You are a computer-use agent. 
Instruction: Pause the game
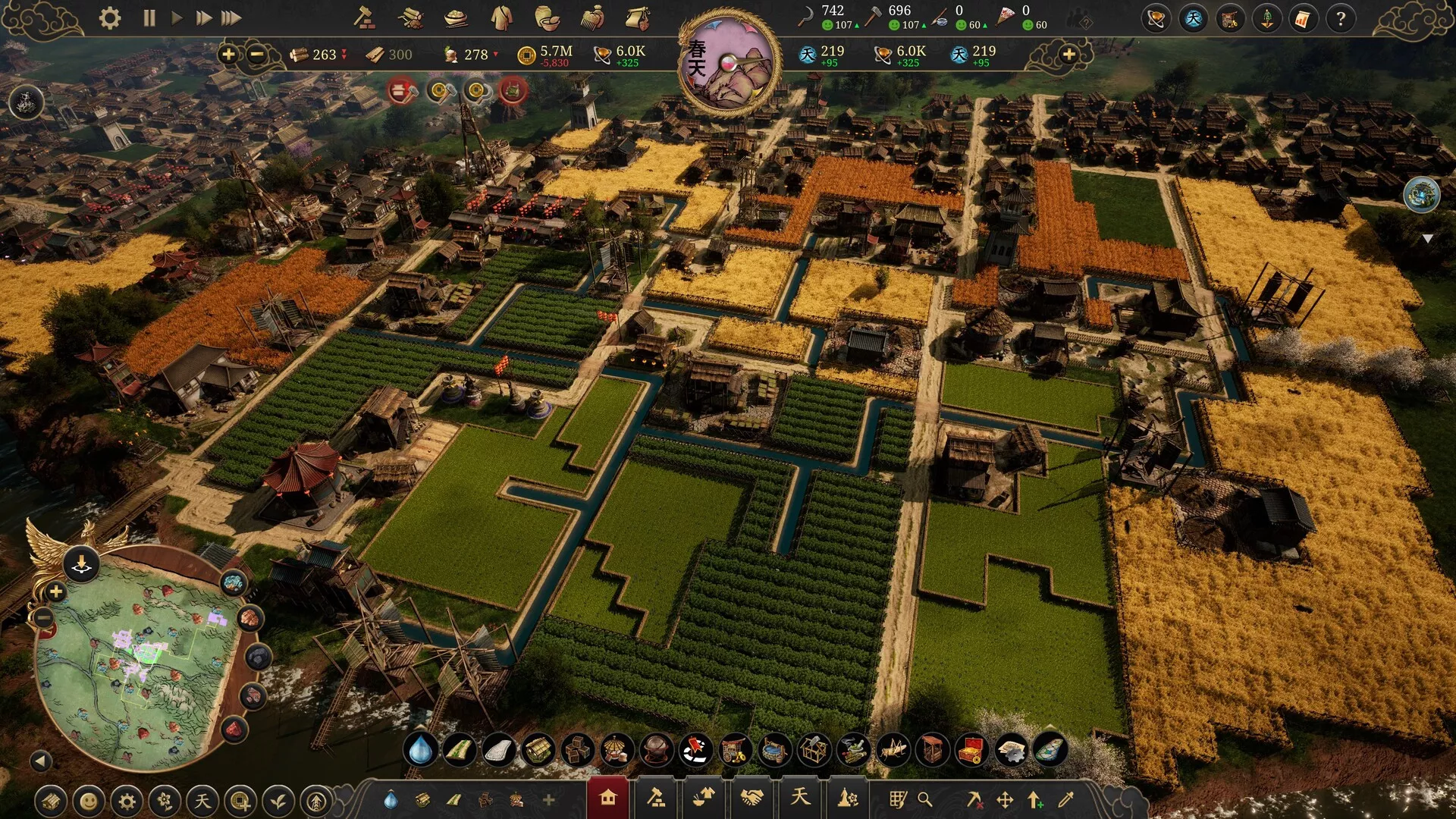(x=149, y=18)
